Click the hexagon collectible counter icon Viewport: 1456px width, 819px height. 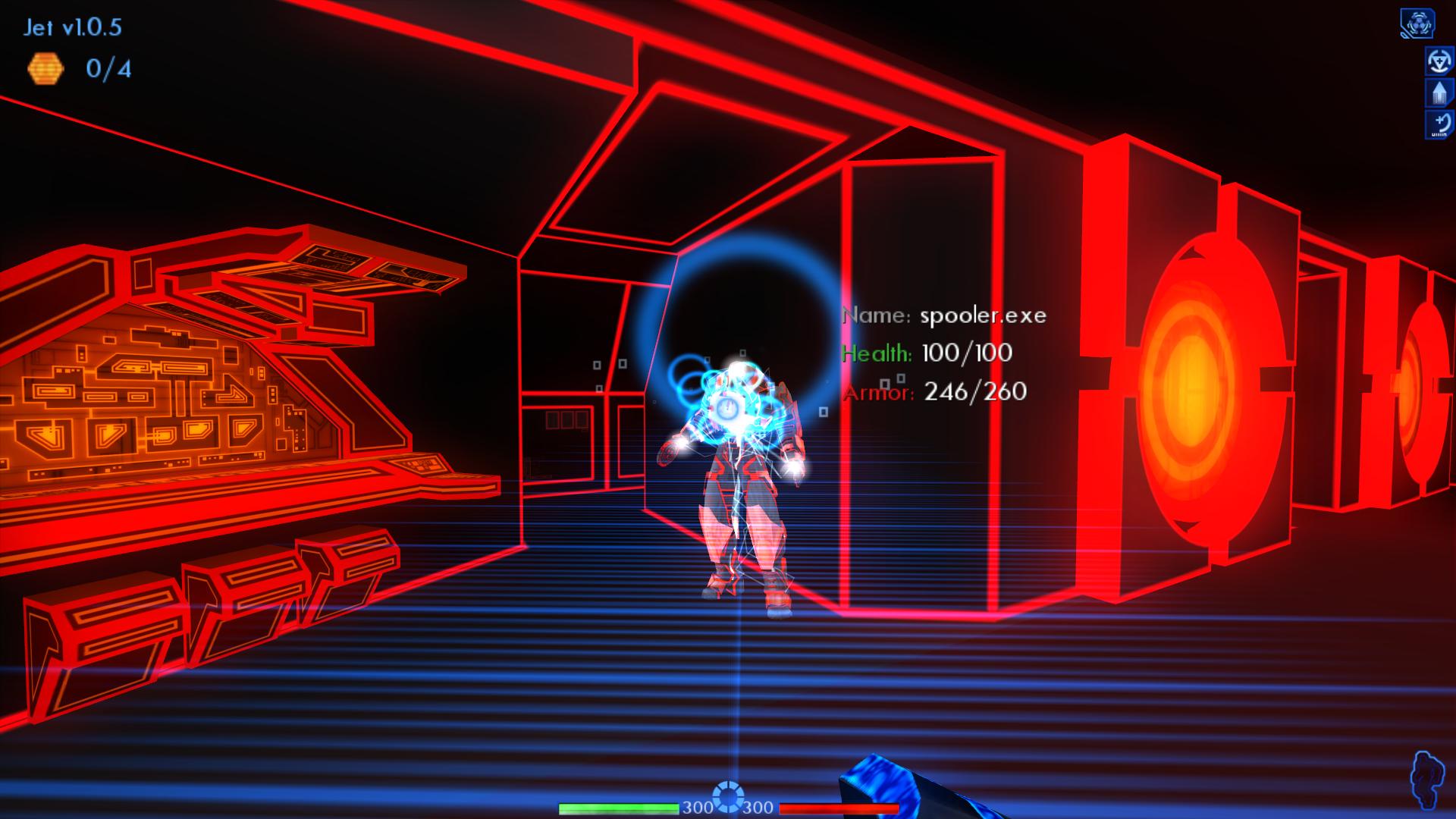click(x=47, y=67)
